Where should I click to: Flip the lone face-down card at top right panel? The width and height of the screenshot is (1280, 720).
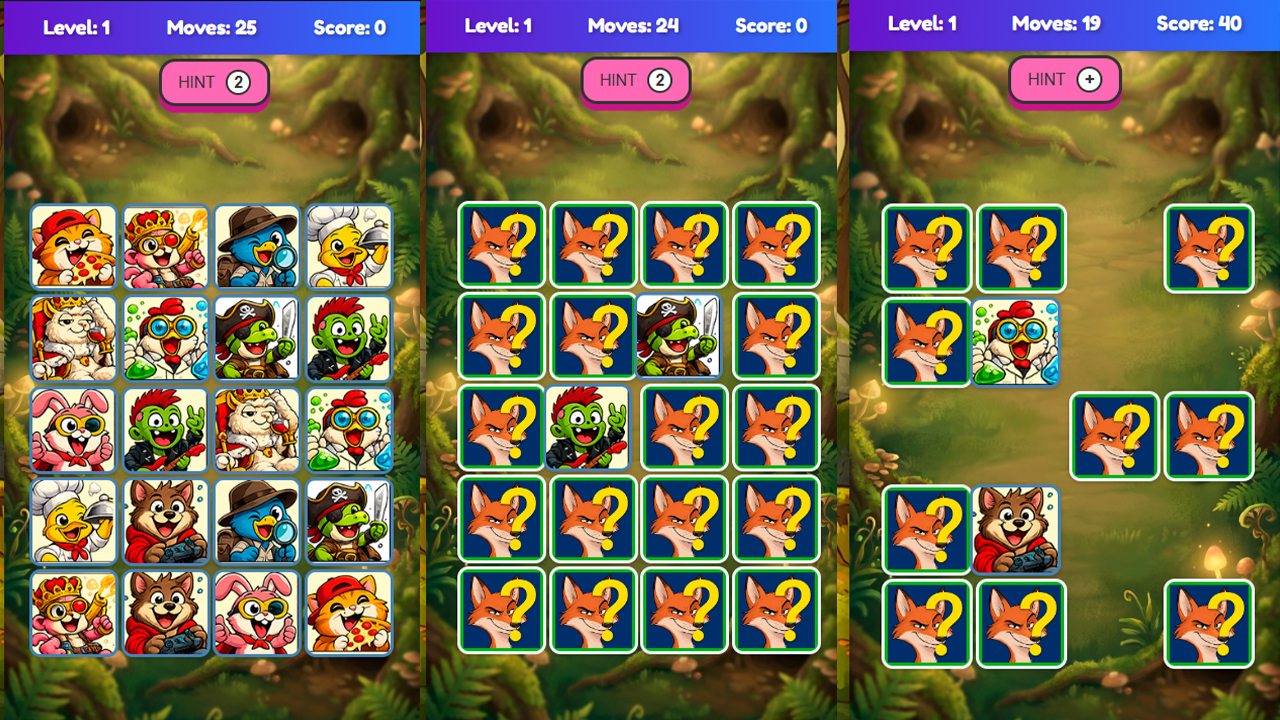pos(1208,248)
